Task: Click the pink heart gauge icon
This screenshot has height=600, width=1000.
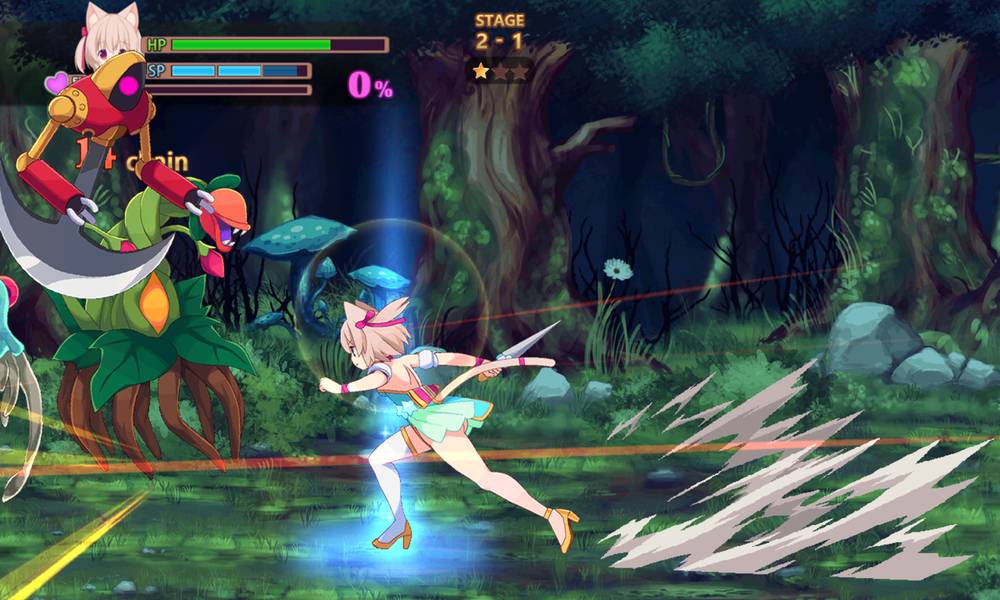Action: click(x=58, y=82)
